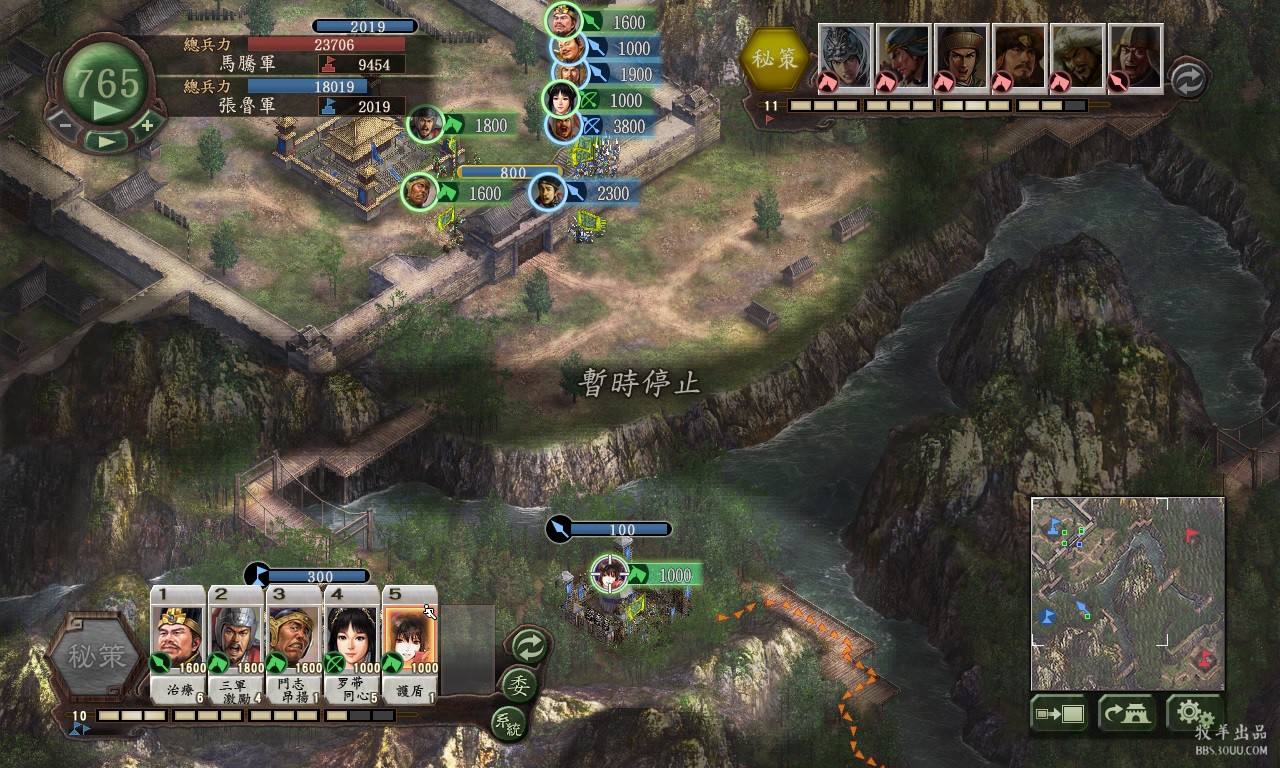Toggle the arrow-and-rectangle button under minimap
The height and width of the screenshot is (768, 1280).
point(1060,714)
